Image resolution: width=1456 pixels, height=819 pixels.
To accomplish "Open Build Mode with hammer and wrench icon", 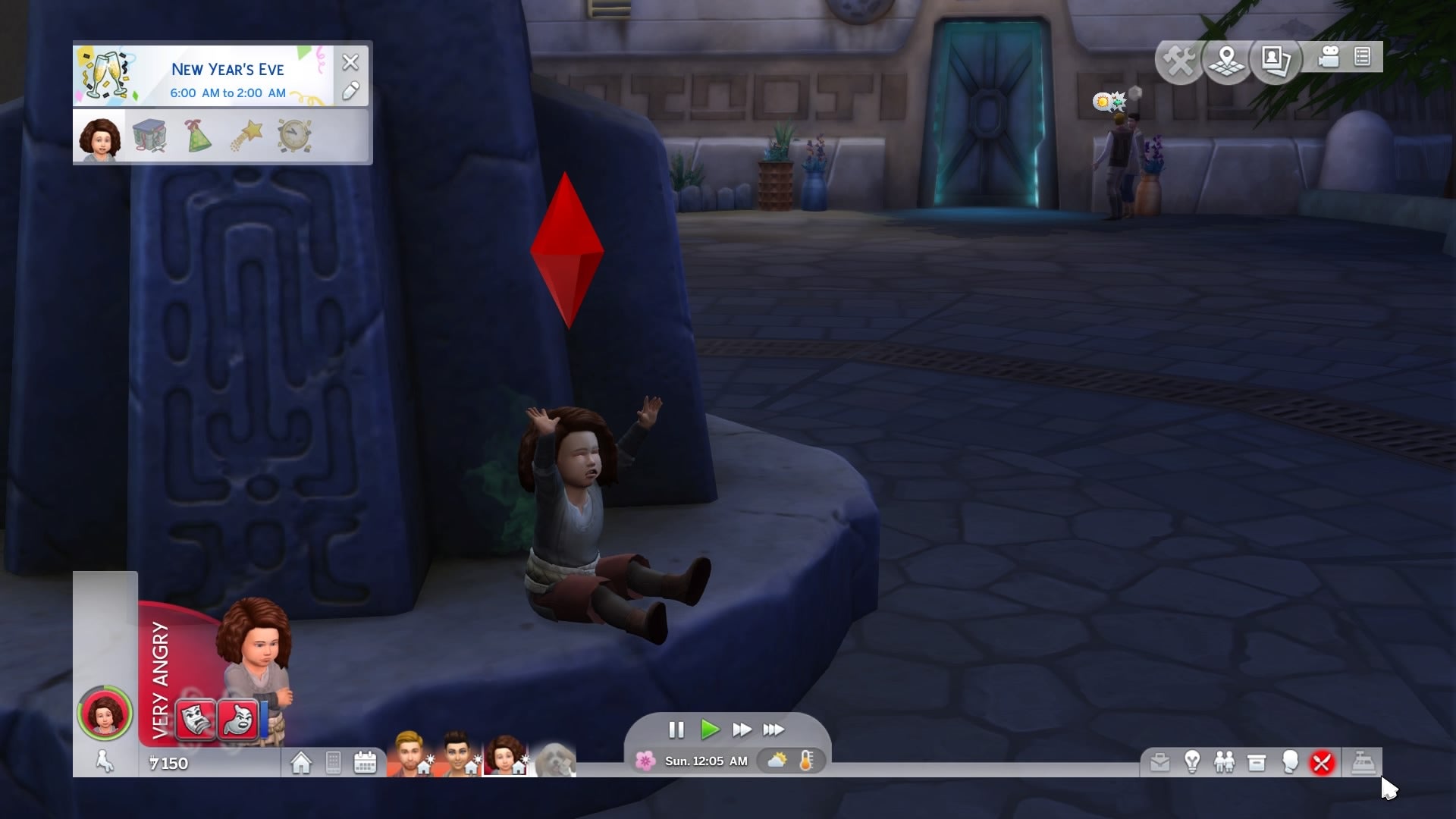I will tap(1179, 59).
